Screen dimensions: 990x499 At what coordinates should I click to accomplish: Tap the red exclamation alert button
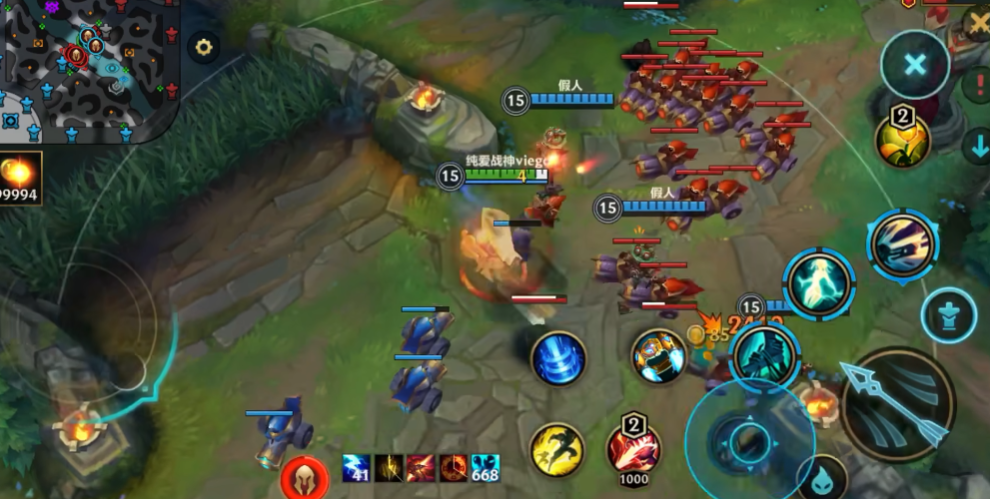pyautogui.click(x=977, y=84)
